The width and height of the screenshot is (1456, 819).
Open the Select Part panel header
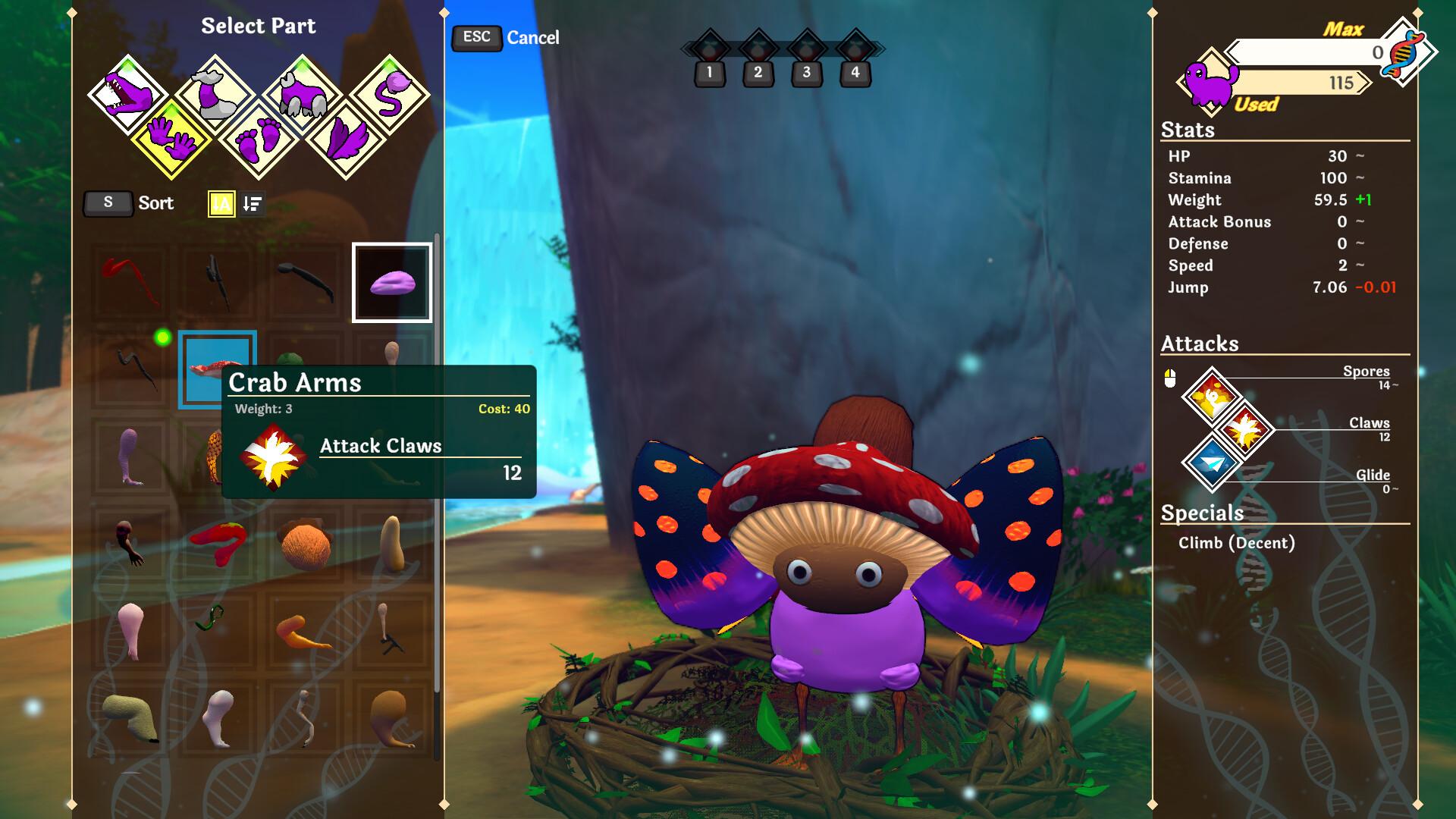(259, 26)
